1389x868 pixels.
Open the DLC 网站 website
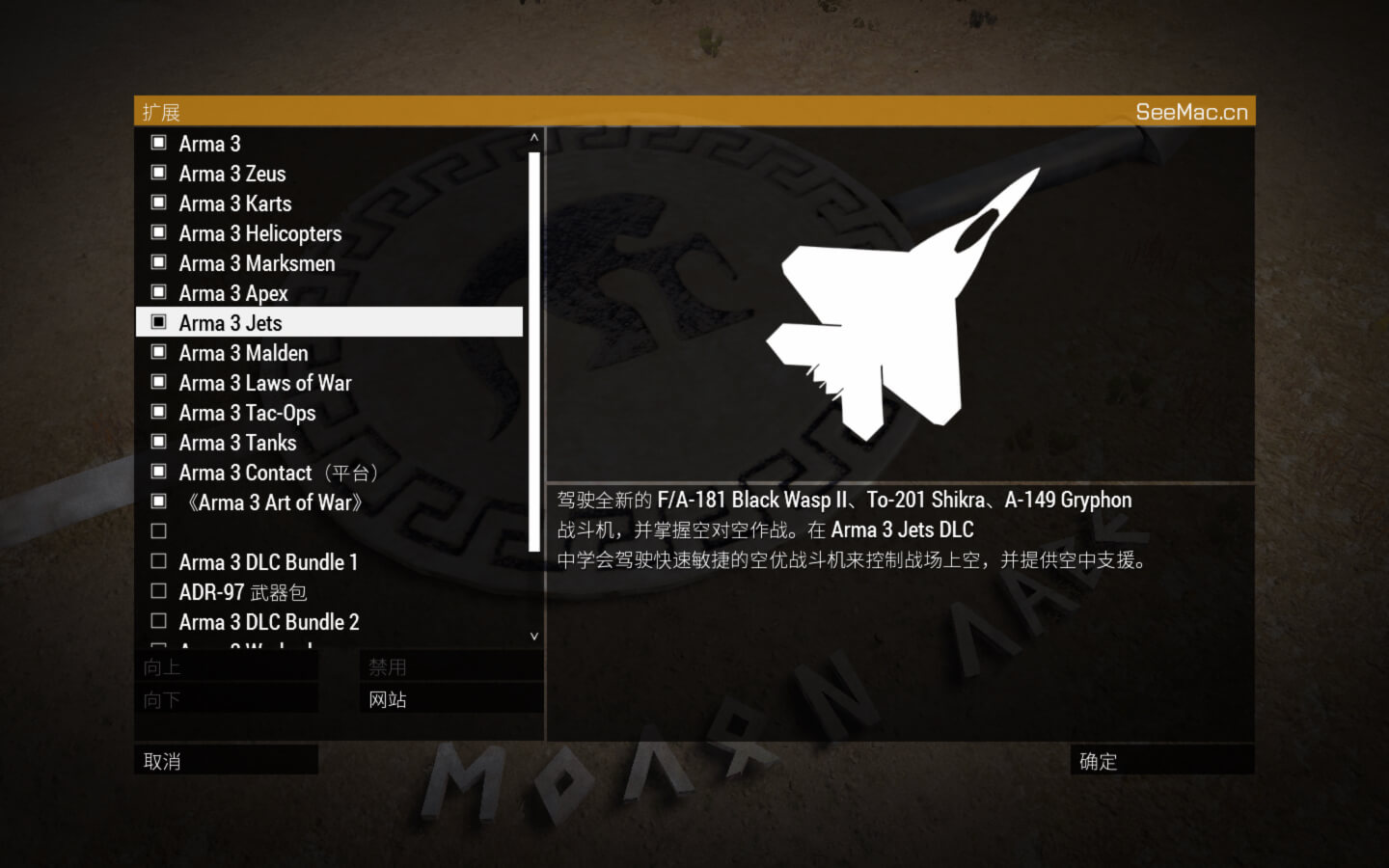tap(450, 697)
